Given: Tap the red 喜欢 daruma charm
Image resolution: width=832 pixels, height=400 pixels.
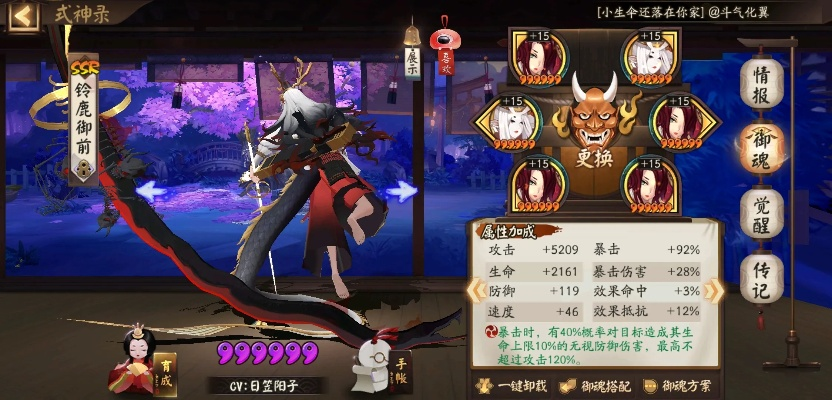Looking at the screenshot, I should (442, 48).
